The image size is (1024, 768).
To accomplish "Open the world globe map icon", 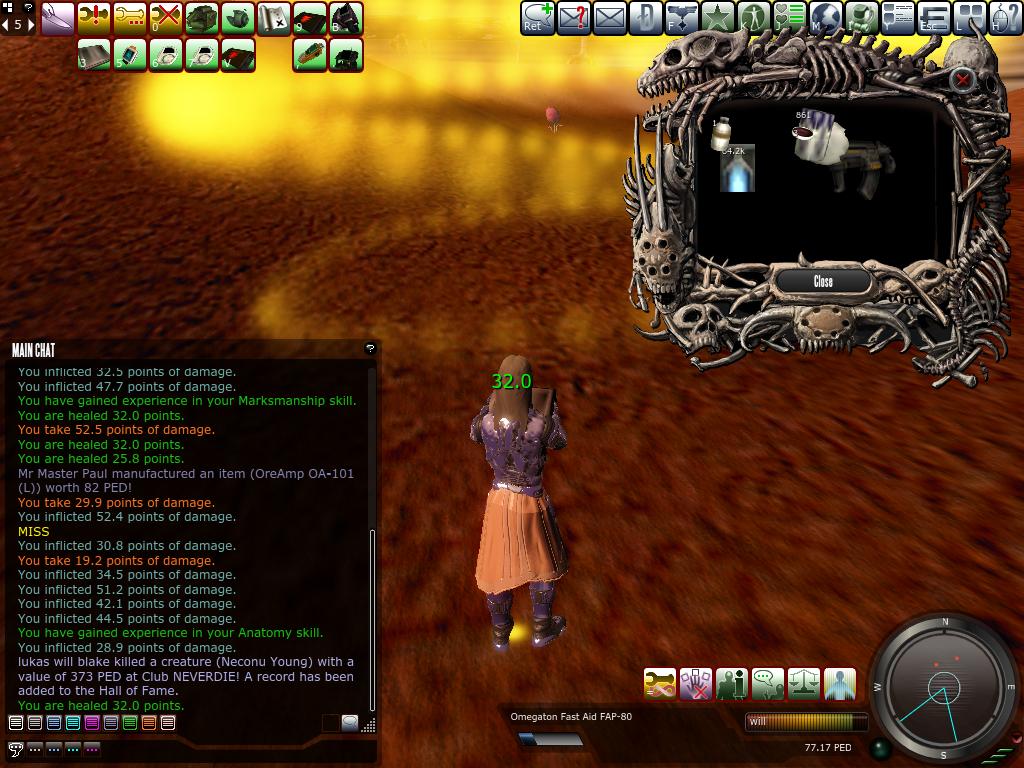I will click(826, 18).
